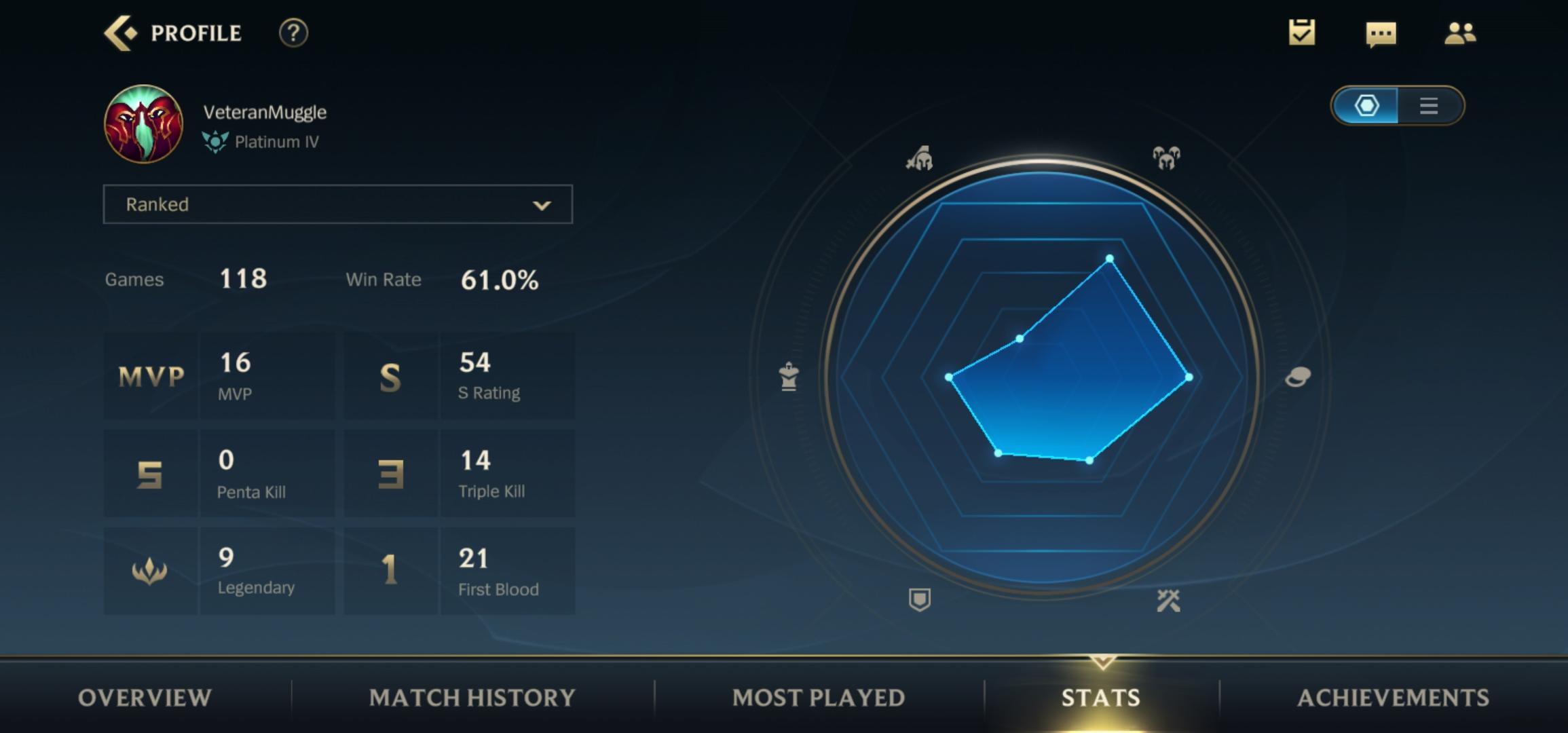Open the friends list icon
Viewport: 1568px width, 733px height.
click(1459, 33)
